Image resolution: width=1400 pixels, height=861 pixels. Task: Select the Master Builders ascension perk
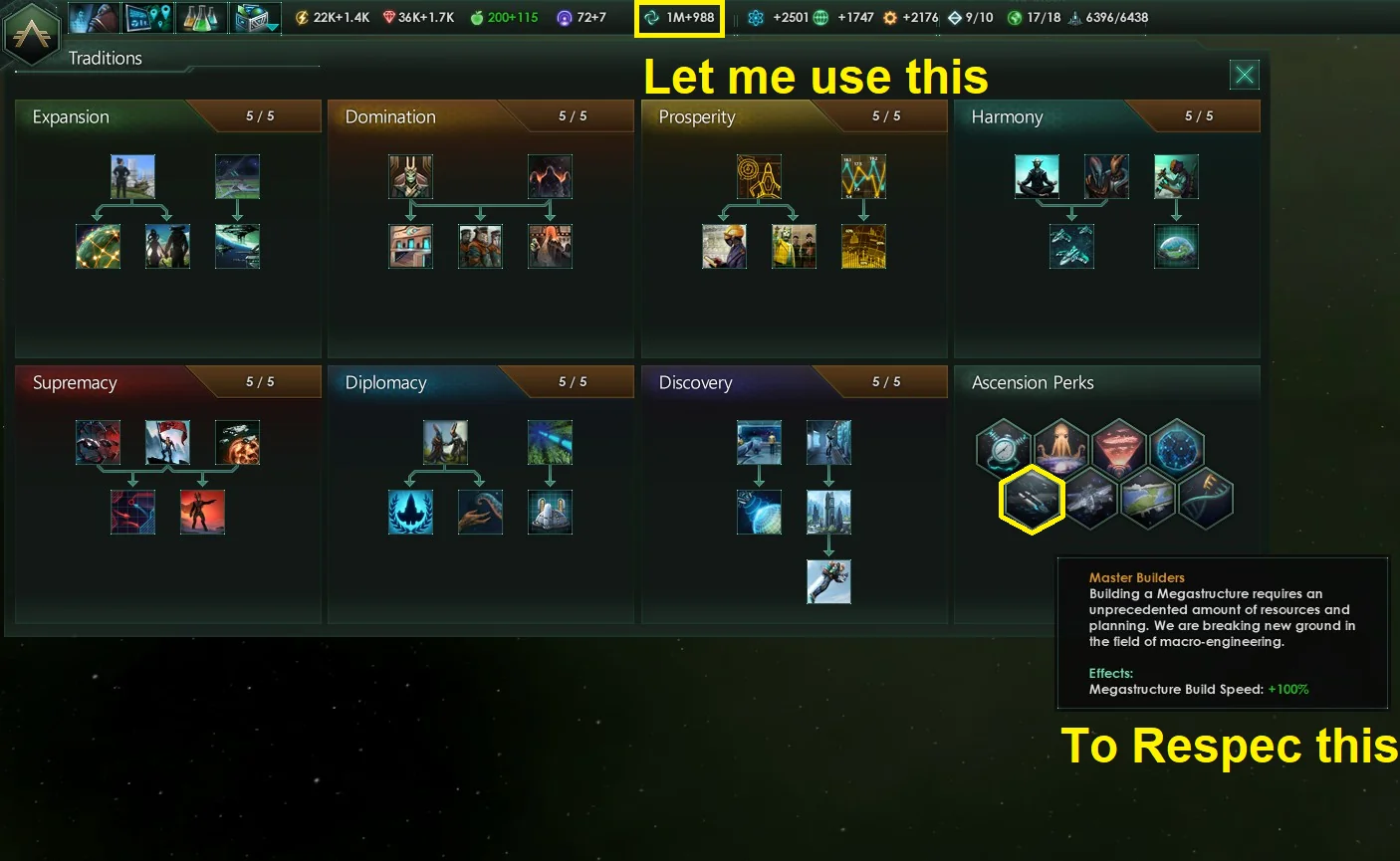pos(1032,498)
